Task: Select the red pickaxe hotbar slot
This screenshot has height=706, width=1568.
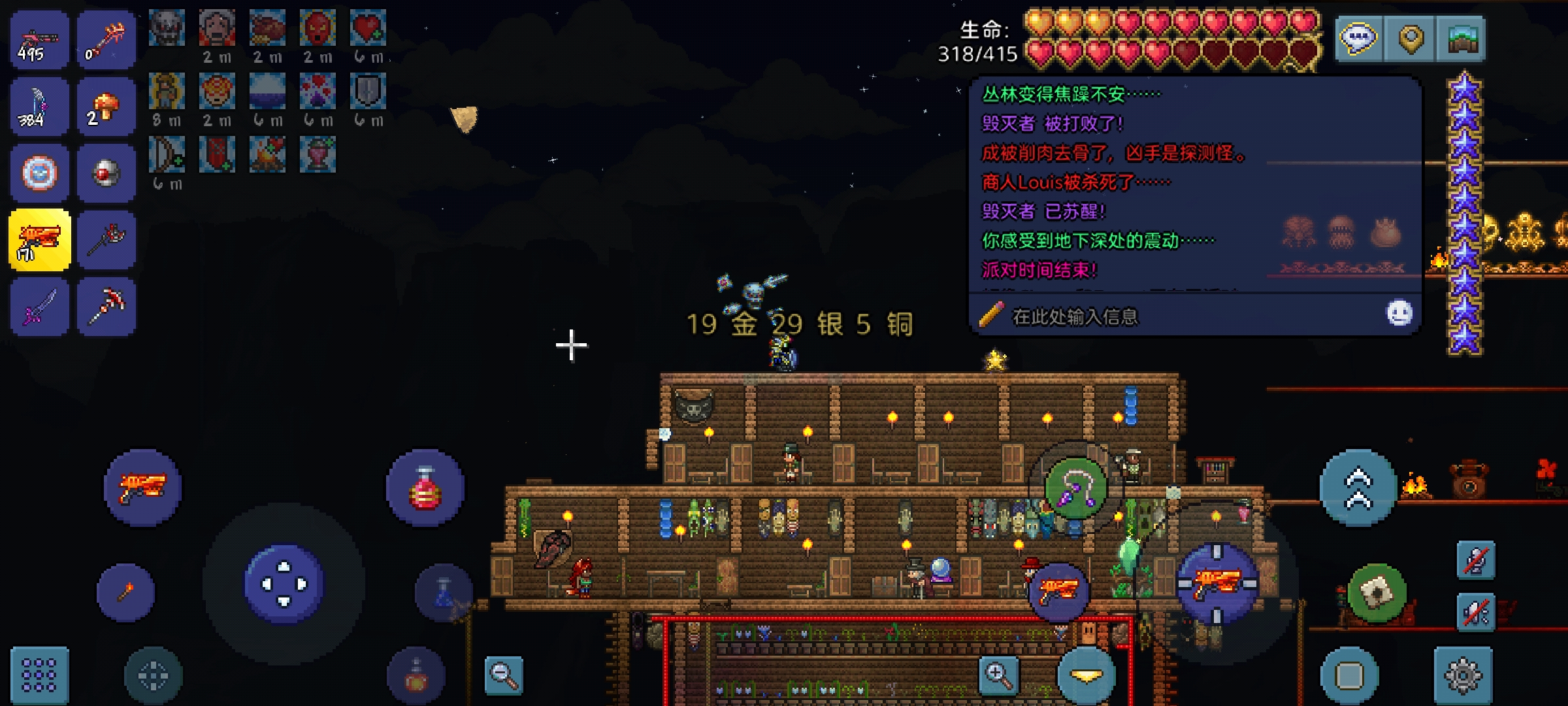Action: coord(106,307)
